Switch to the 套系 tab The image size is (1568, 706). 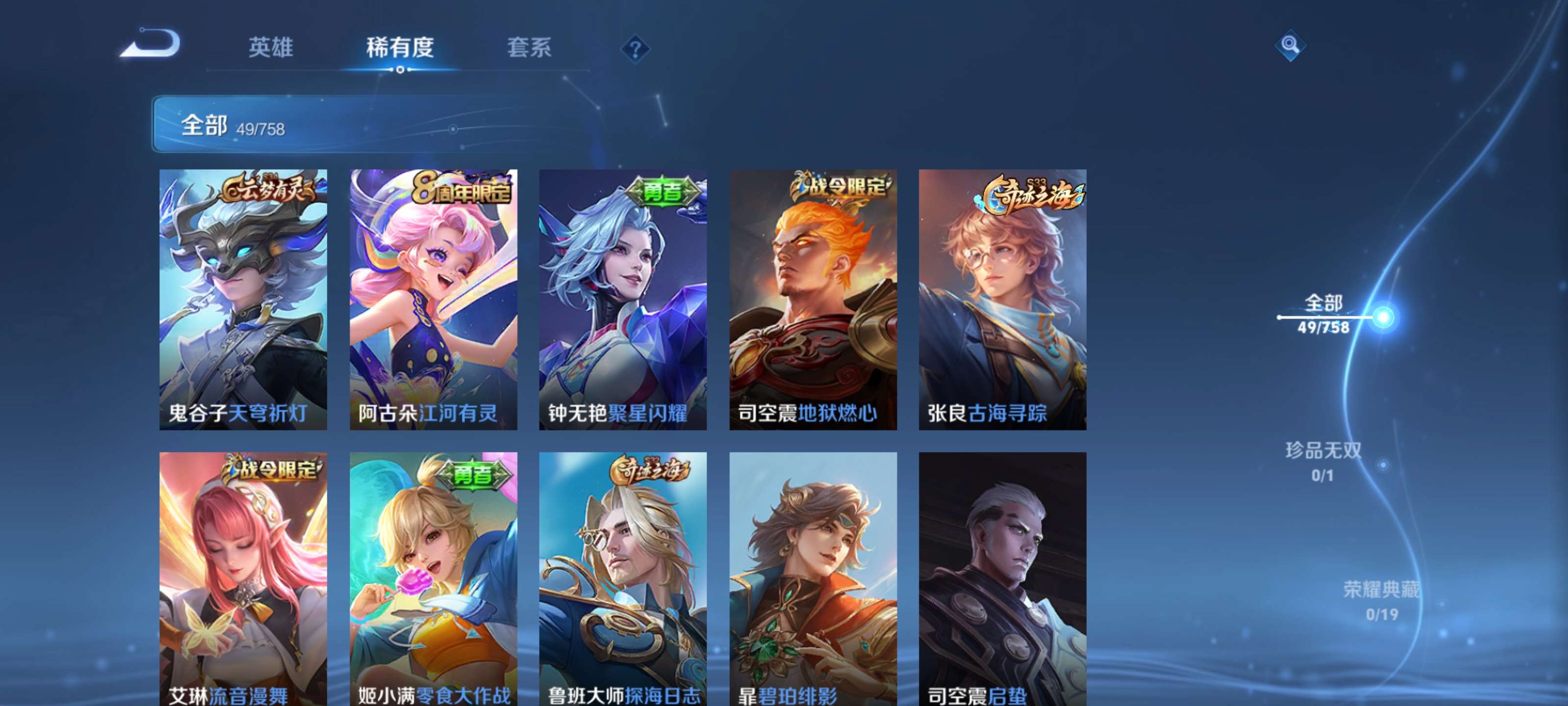[530, 49]
